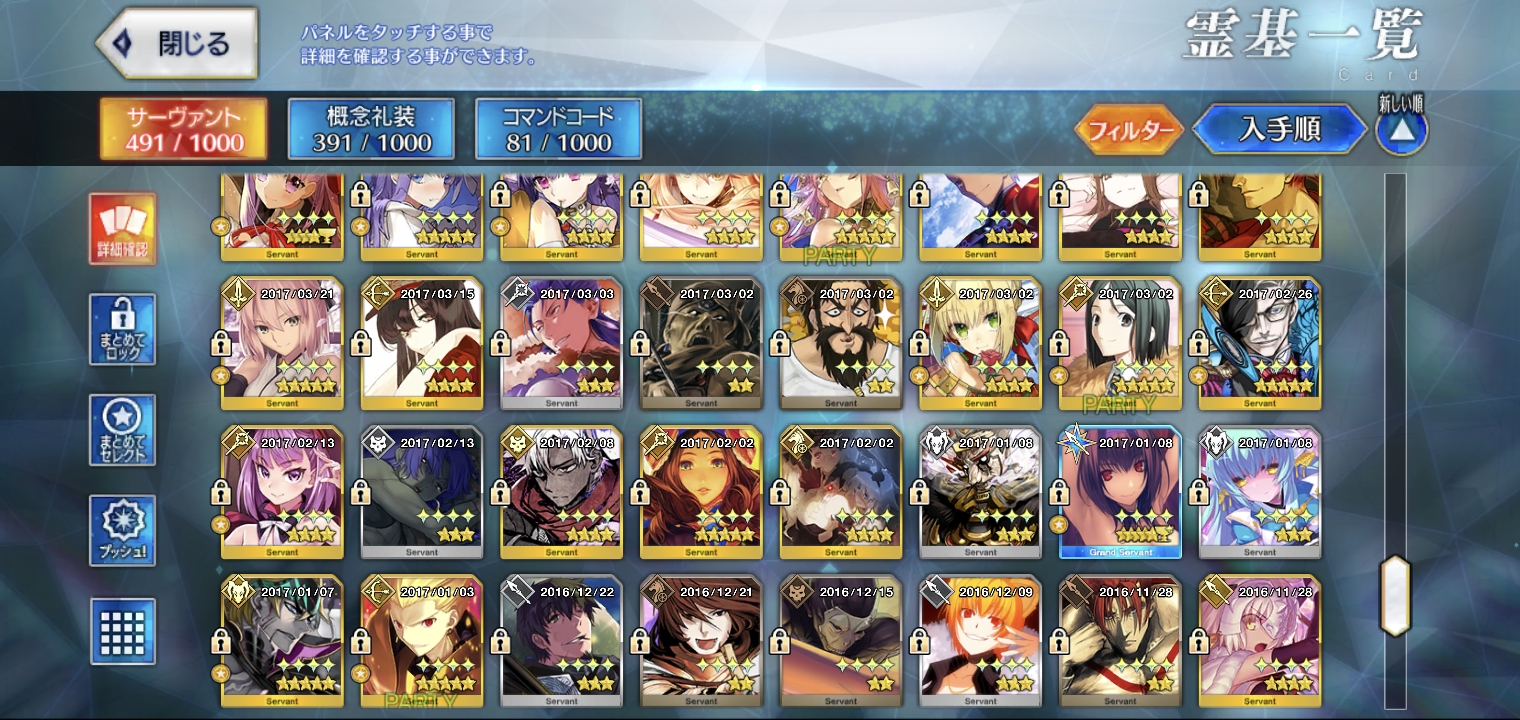This screenshot has height=720, width=1520.
Task: Select the servant card dated 2017/03/15
Action: point(422,343)
